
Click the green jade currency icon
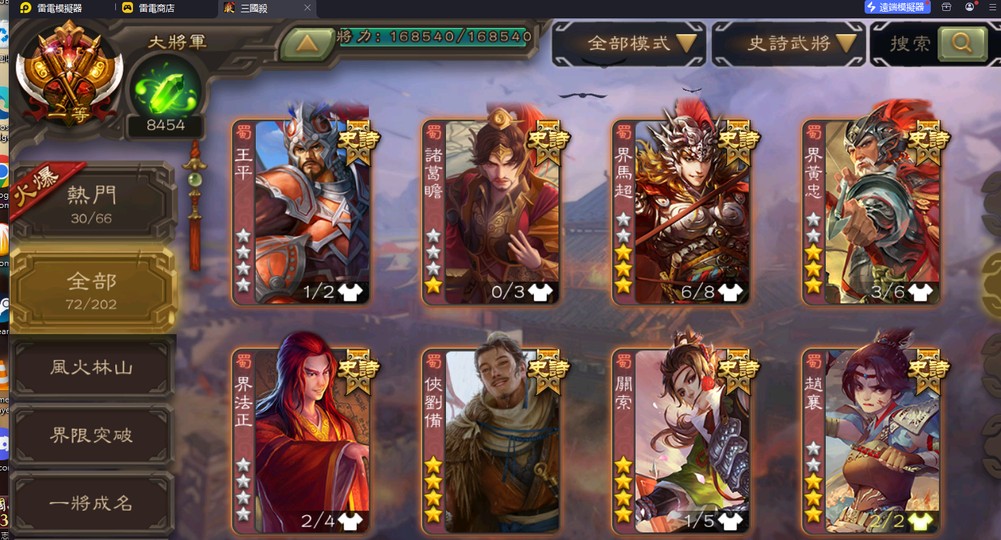click(164, 88)
